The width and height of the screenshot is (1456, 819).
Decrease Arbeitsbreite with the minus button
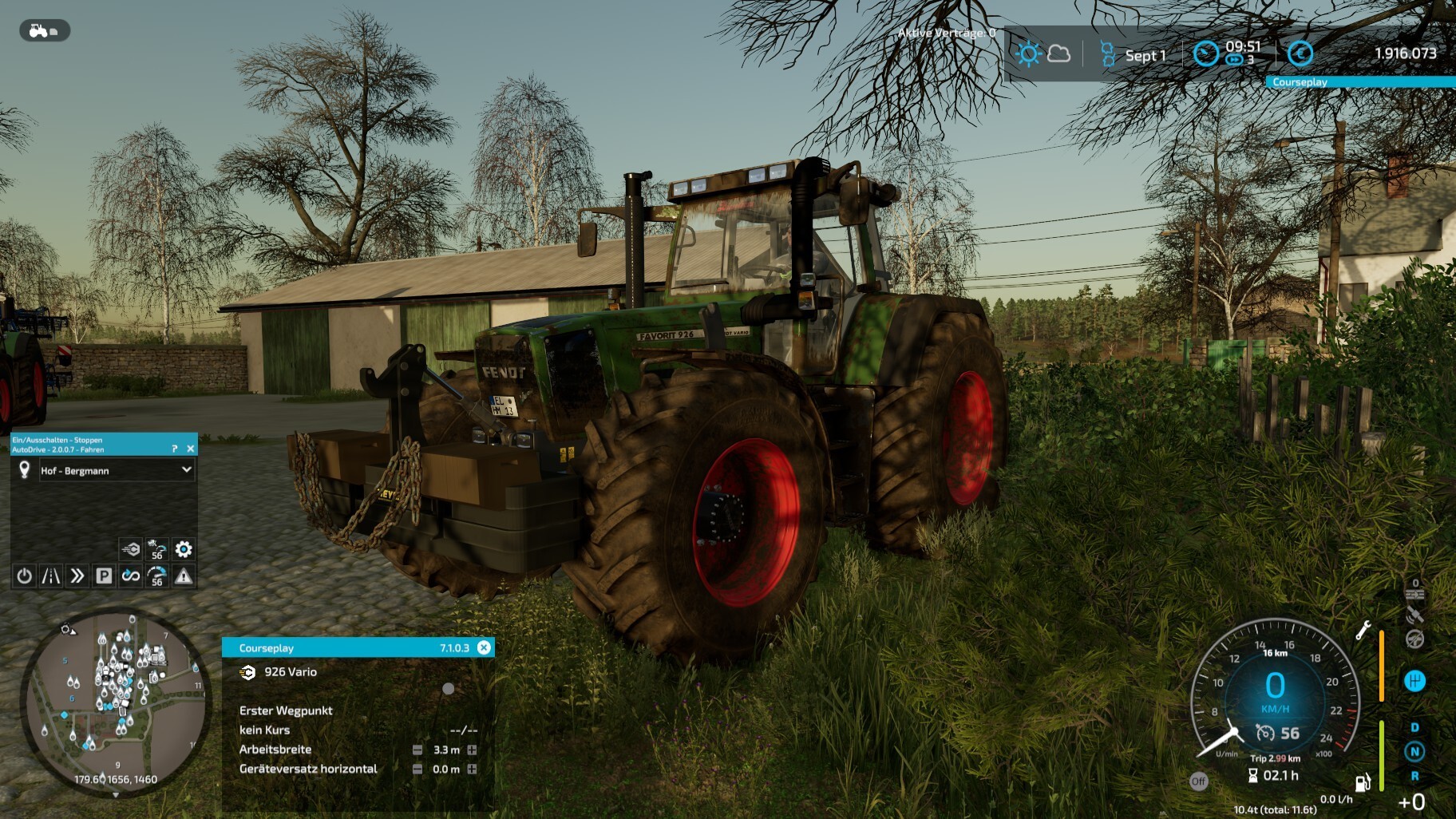[x=417, y=750]
